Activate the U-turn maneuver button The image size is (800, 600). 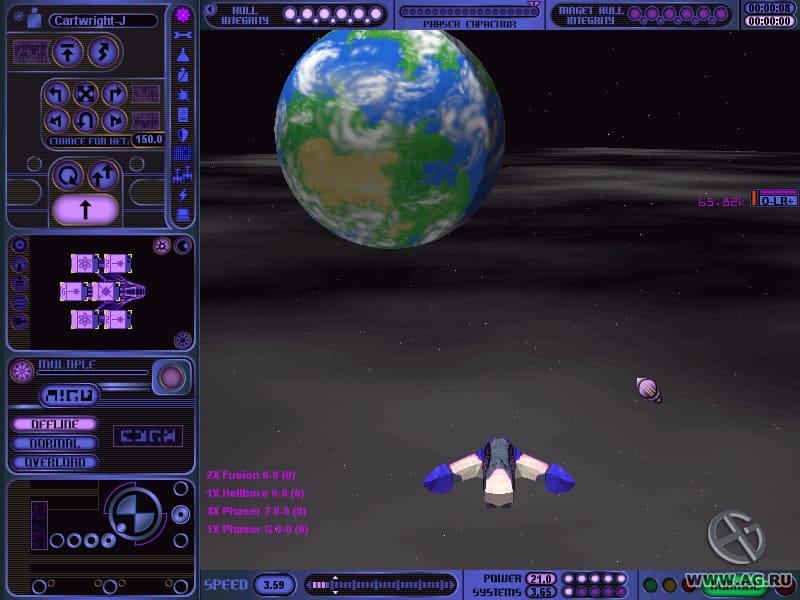coord(86,122)
